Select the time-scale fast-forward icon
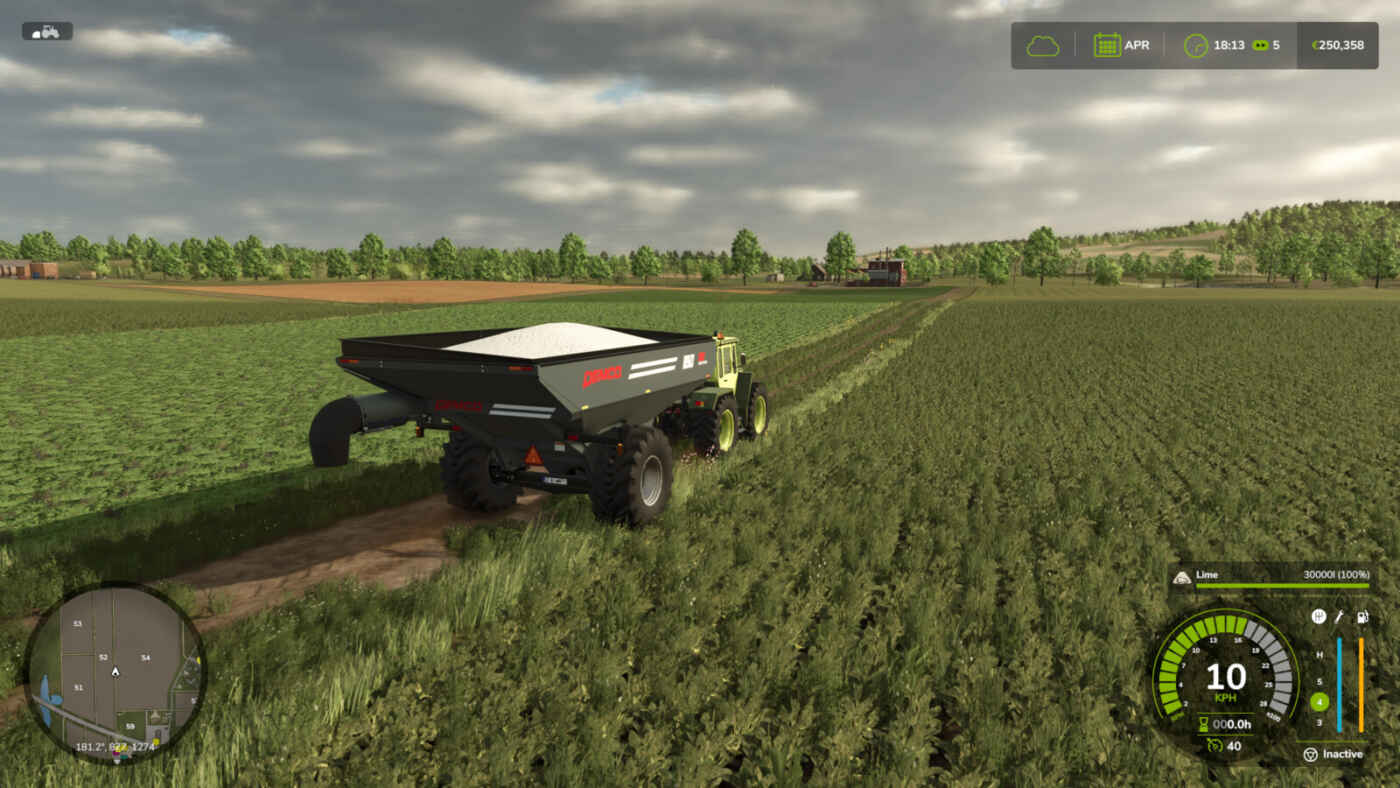Image resolution: width=1400 pixels, height=788 pixels. click(1260, 45)
